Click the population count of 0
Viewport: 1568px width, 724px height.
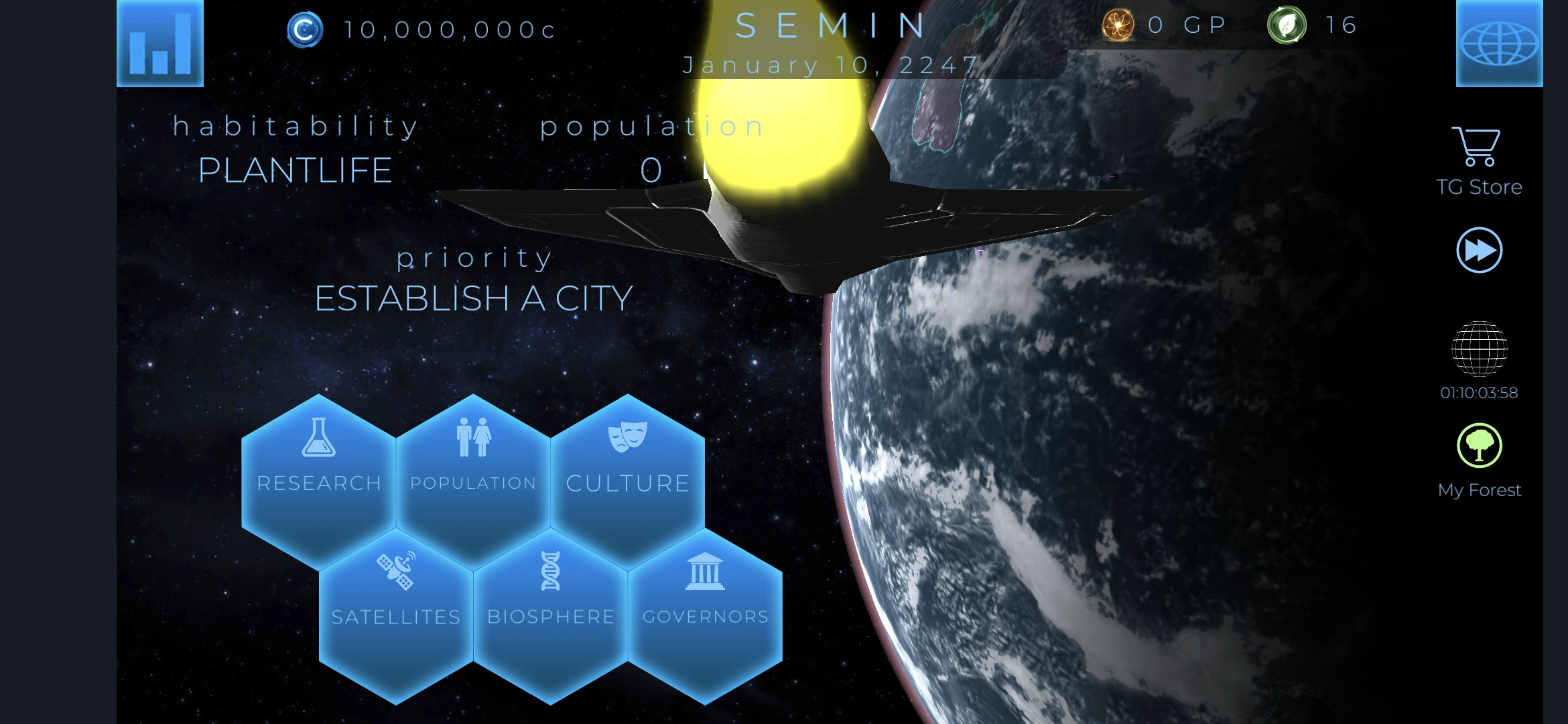pos(649,168)
